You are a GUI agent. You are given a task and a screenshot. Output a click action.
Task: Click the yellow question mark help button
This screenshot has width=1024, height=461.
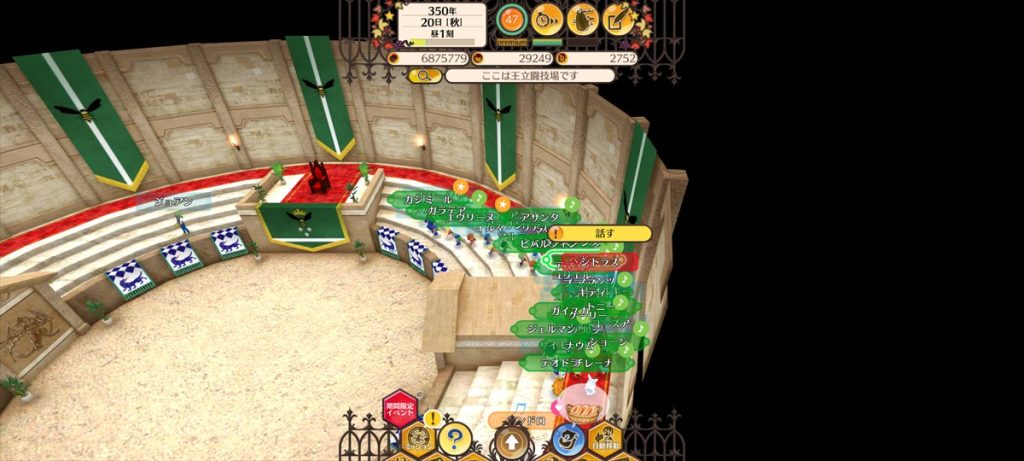pos(455,438)
